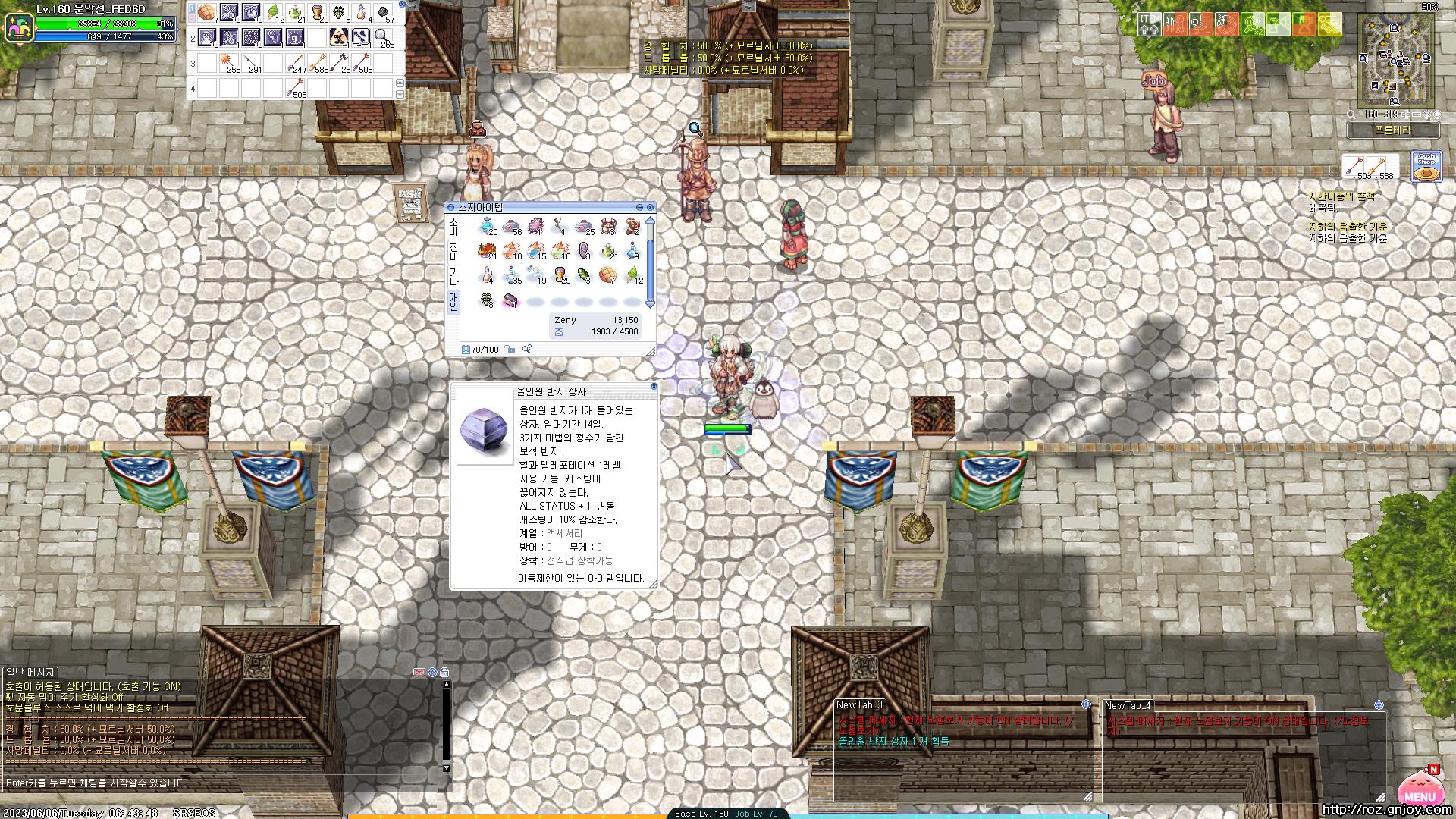
Task: Zoom out the minimap with minus button
Action: 1416,115
